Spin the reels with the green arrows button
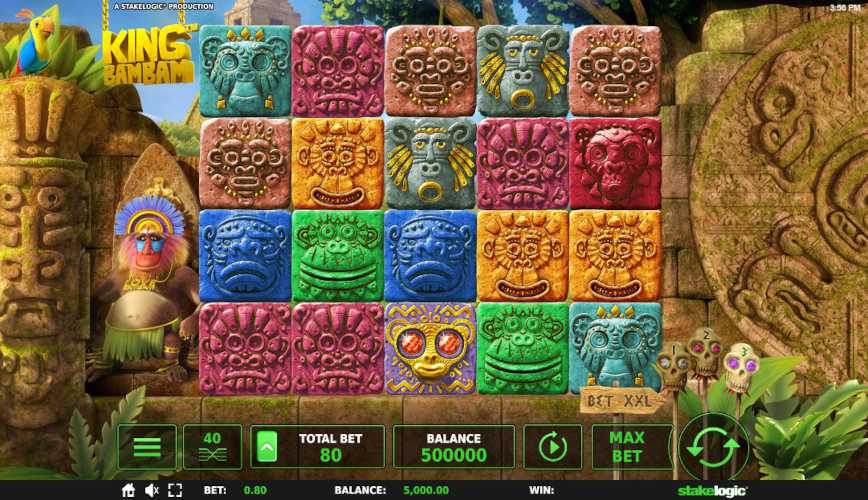 click(x=714, y=447)
